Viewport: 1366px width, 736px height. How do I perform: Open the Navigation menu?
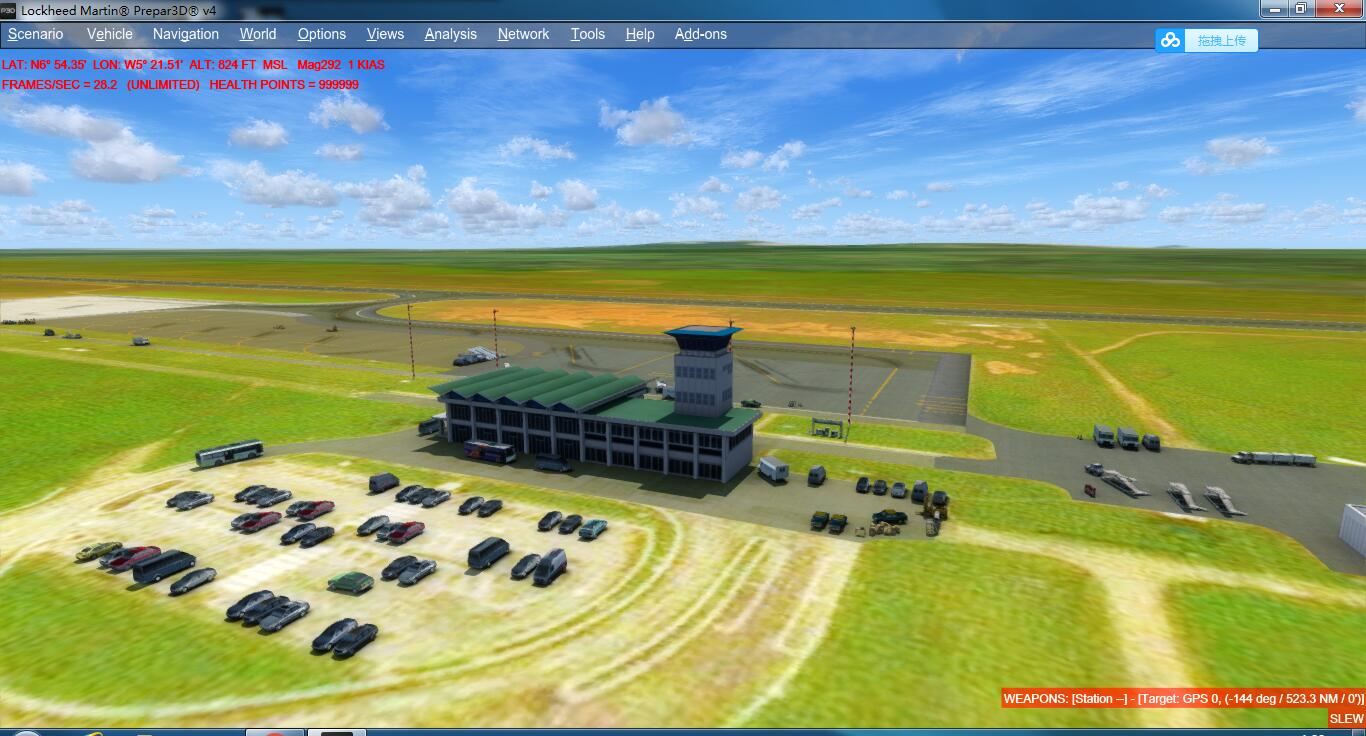pos(185,33)
